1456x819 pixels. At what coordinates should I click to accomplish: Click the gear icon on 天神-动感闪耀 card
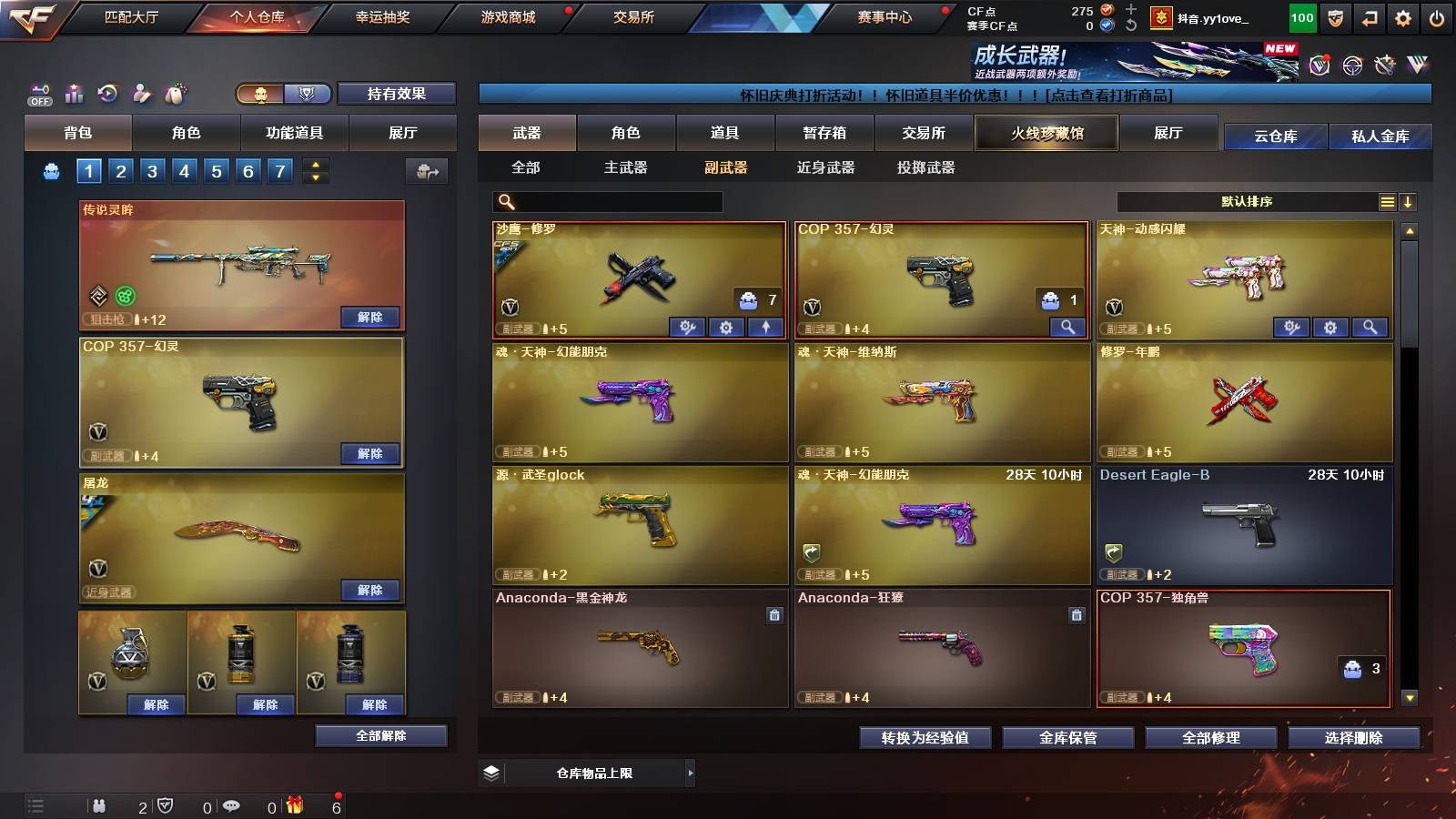coord(1330,327)
